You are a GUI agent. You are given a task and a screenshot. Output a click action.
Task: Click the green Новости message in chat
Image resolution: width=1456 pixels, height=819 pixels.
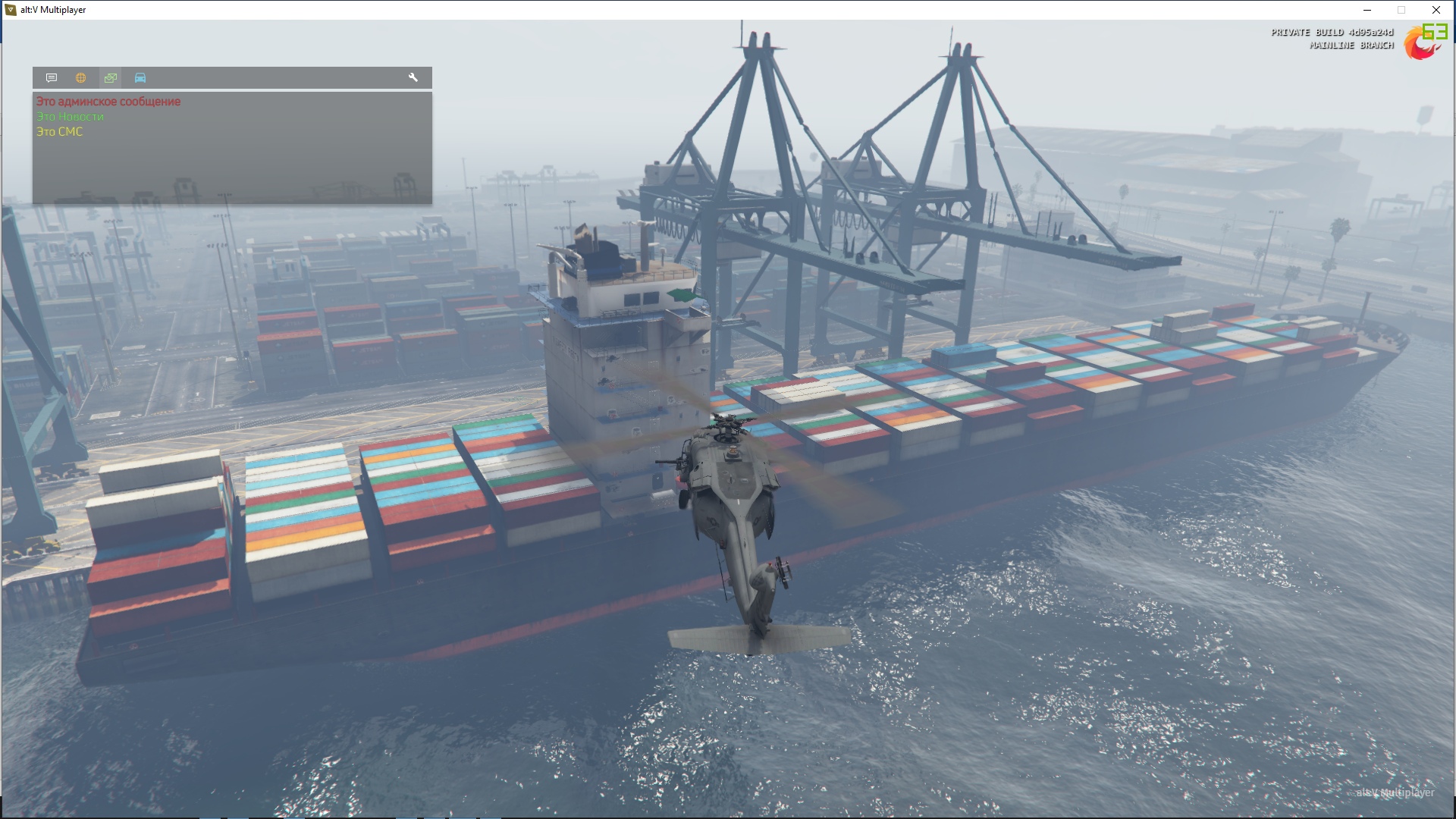pyautogui.click(x=71, y=117)
